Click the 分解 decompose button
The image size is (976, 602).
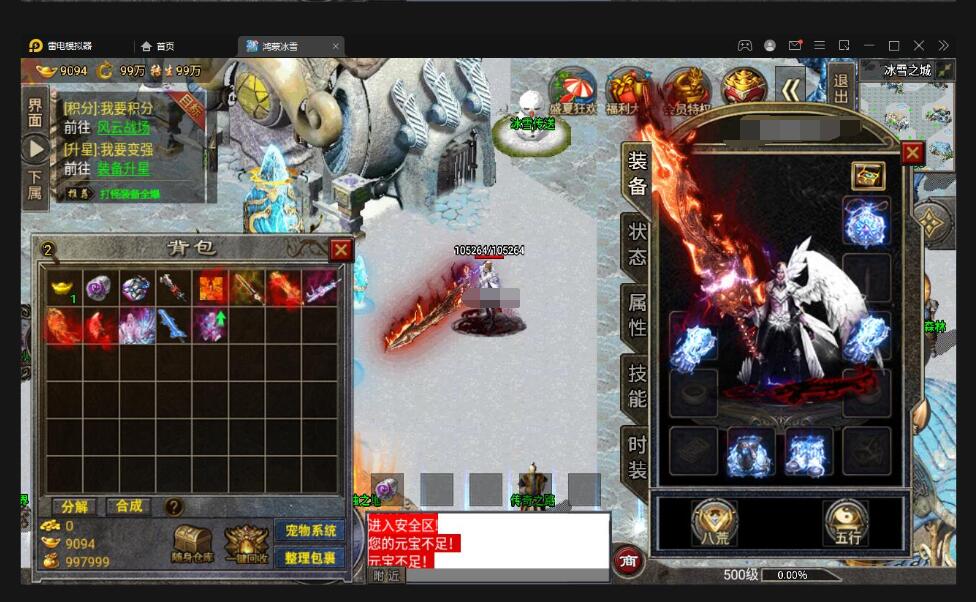(x=74, y=507)
